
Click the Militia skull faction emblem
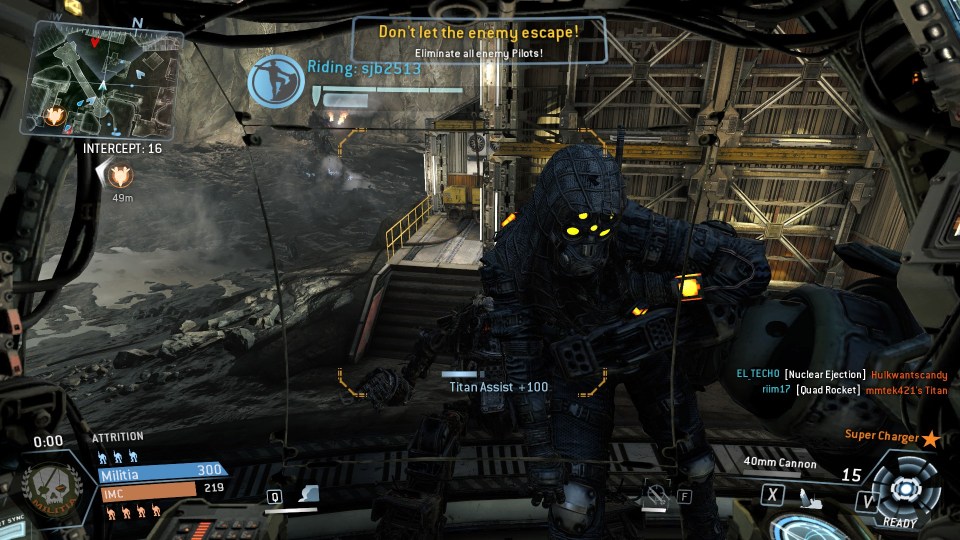(47, 490)
